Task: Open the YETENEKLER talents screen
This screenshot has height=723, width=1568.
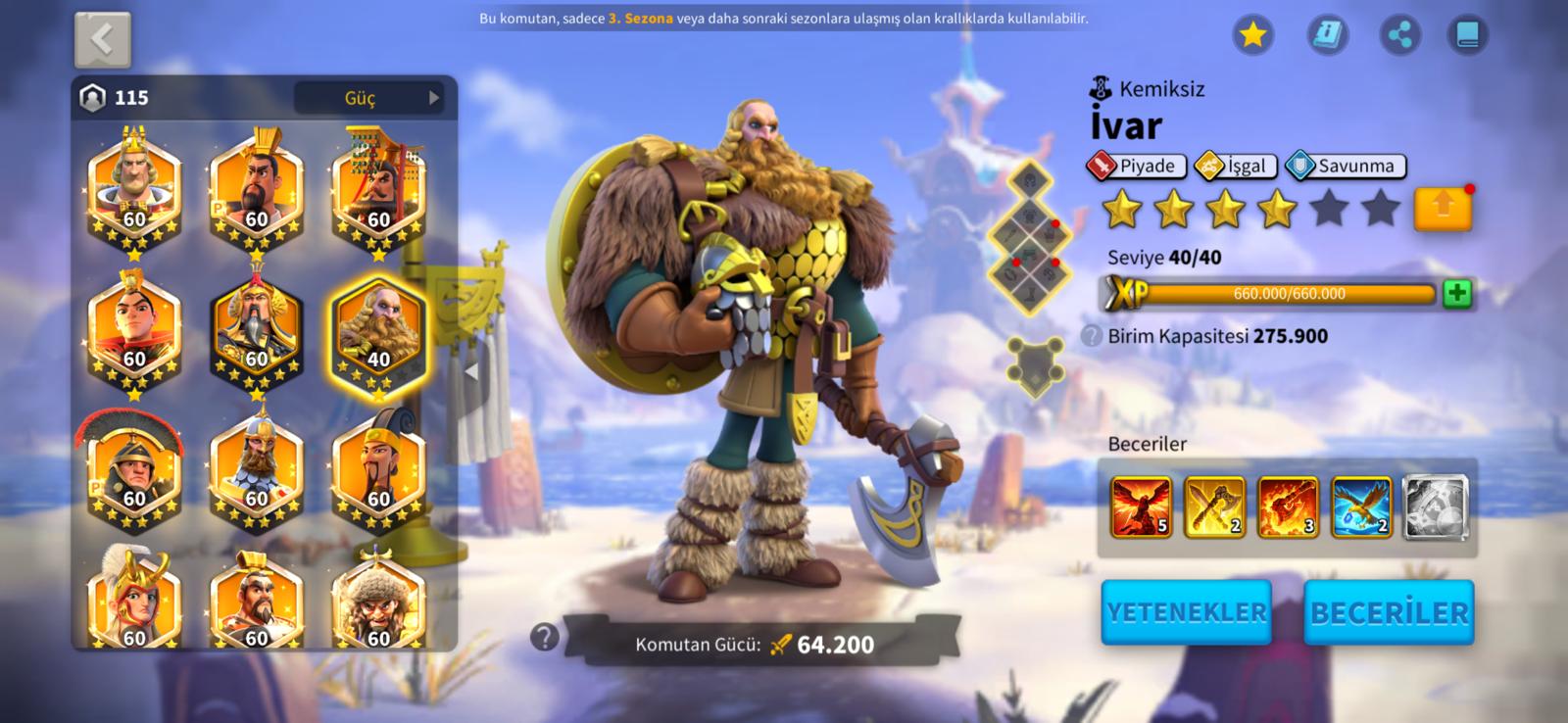Action: 1186,612
